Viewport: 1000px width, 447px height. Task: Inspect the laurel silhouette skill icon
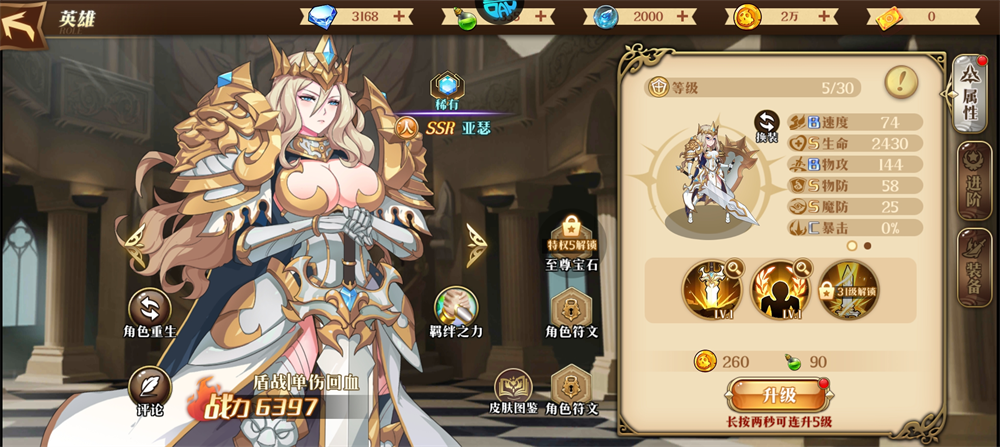coord(780,291)
